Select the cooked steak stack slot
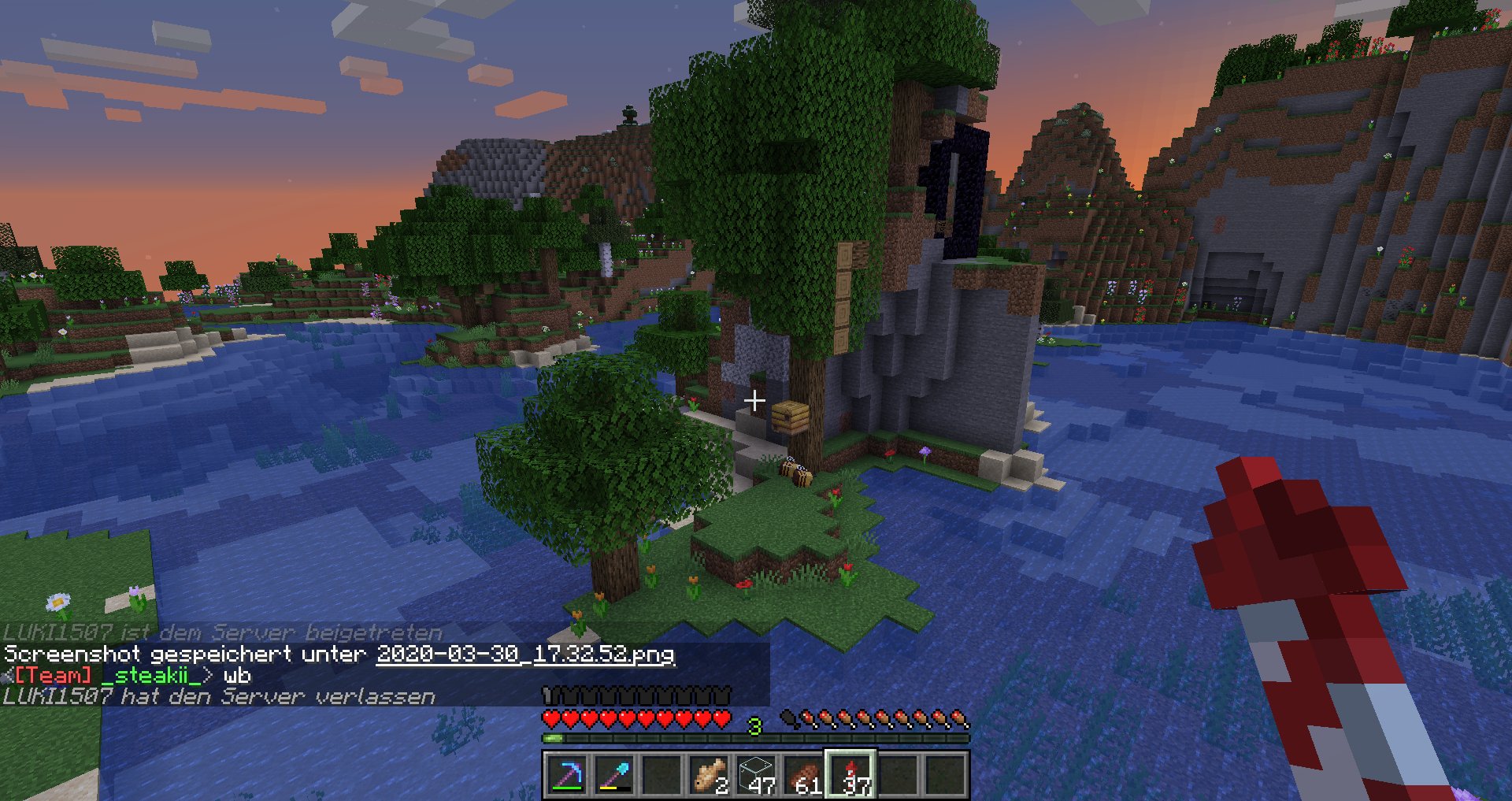The height and width of the screenshot is (801, 1512). point(803,775)
